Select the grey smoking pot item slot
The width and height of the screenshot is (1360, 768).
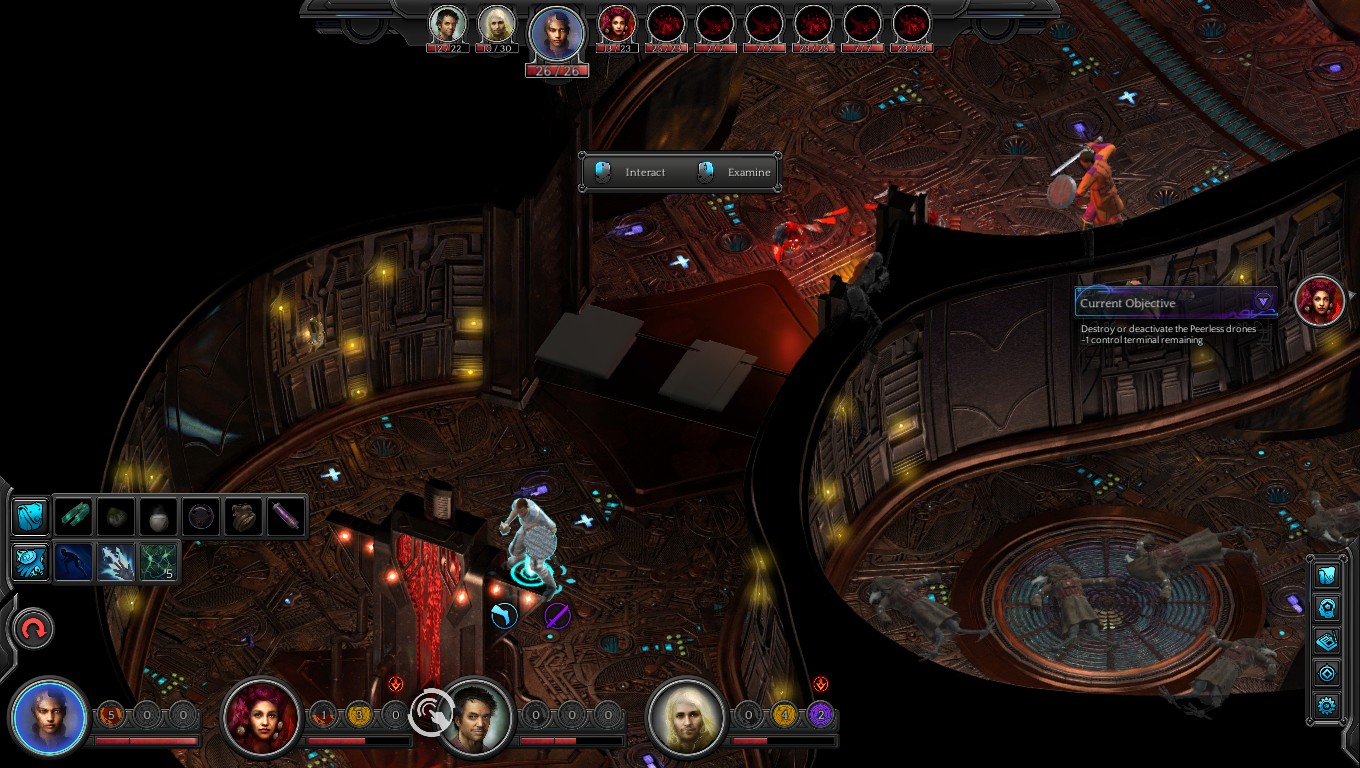pyautogui.click(x=159, y=516)
